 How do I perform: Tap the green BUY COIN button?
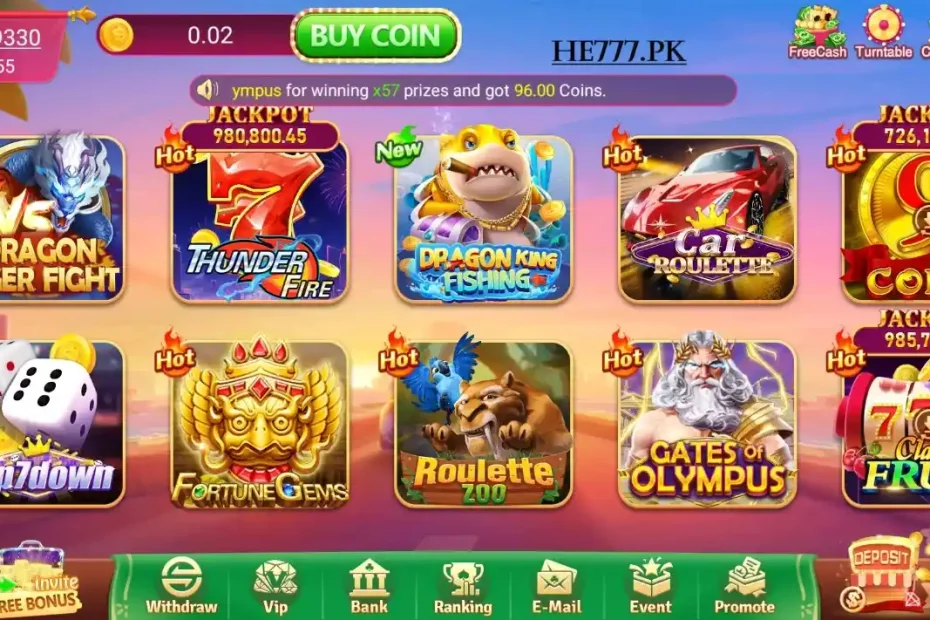(375, 36)
